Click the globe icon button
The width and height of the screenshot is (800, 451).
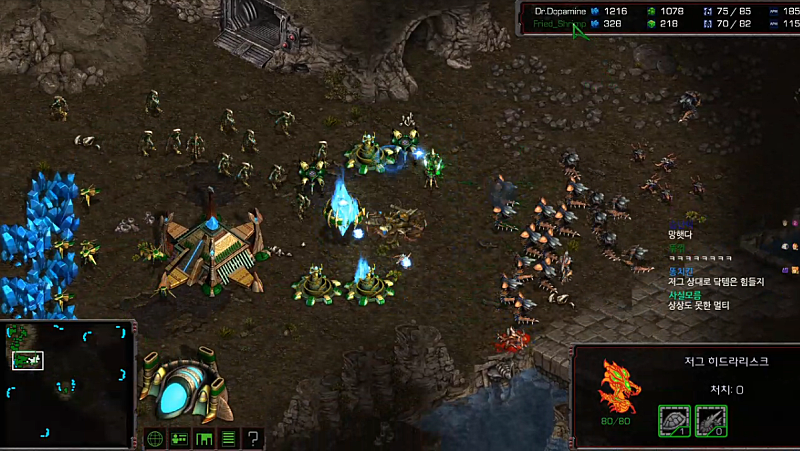pos(155,438)
